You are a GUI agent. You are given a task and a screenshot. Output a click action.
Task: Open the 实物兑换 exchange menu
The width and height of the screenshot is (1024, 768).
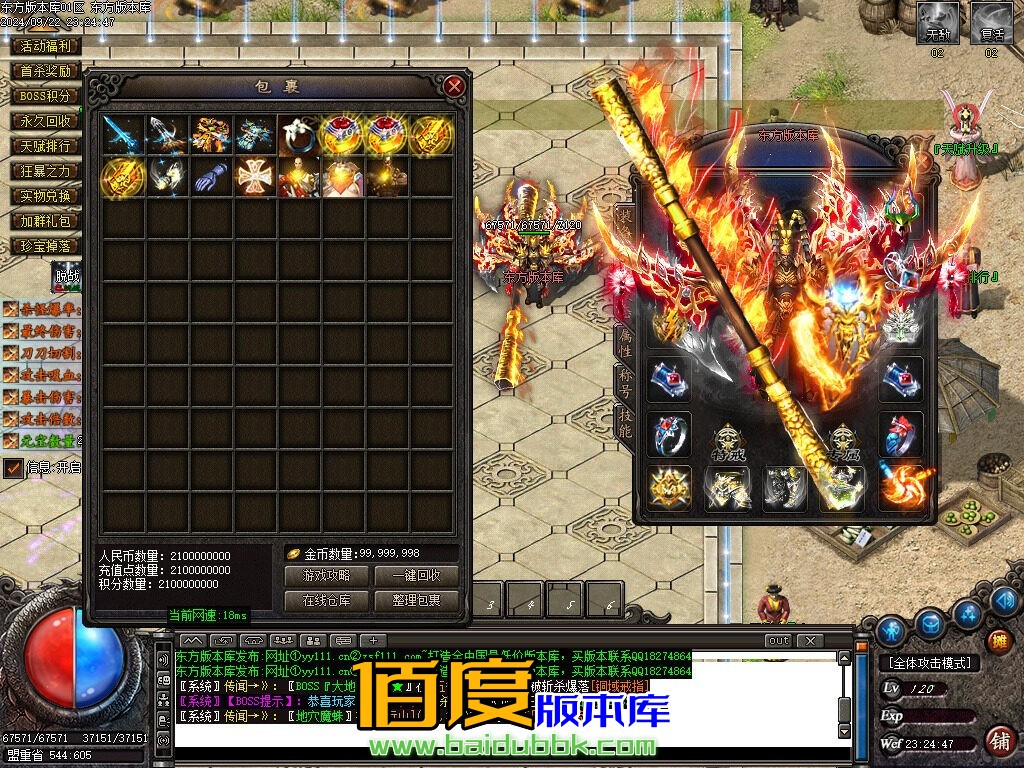tap(46, 196)
